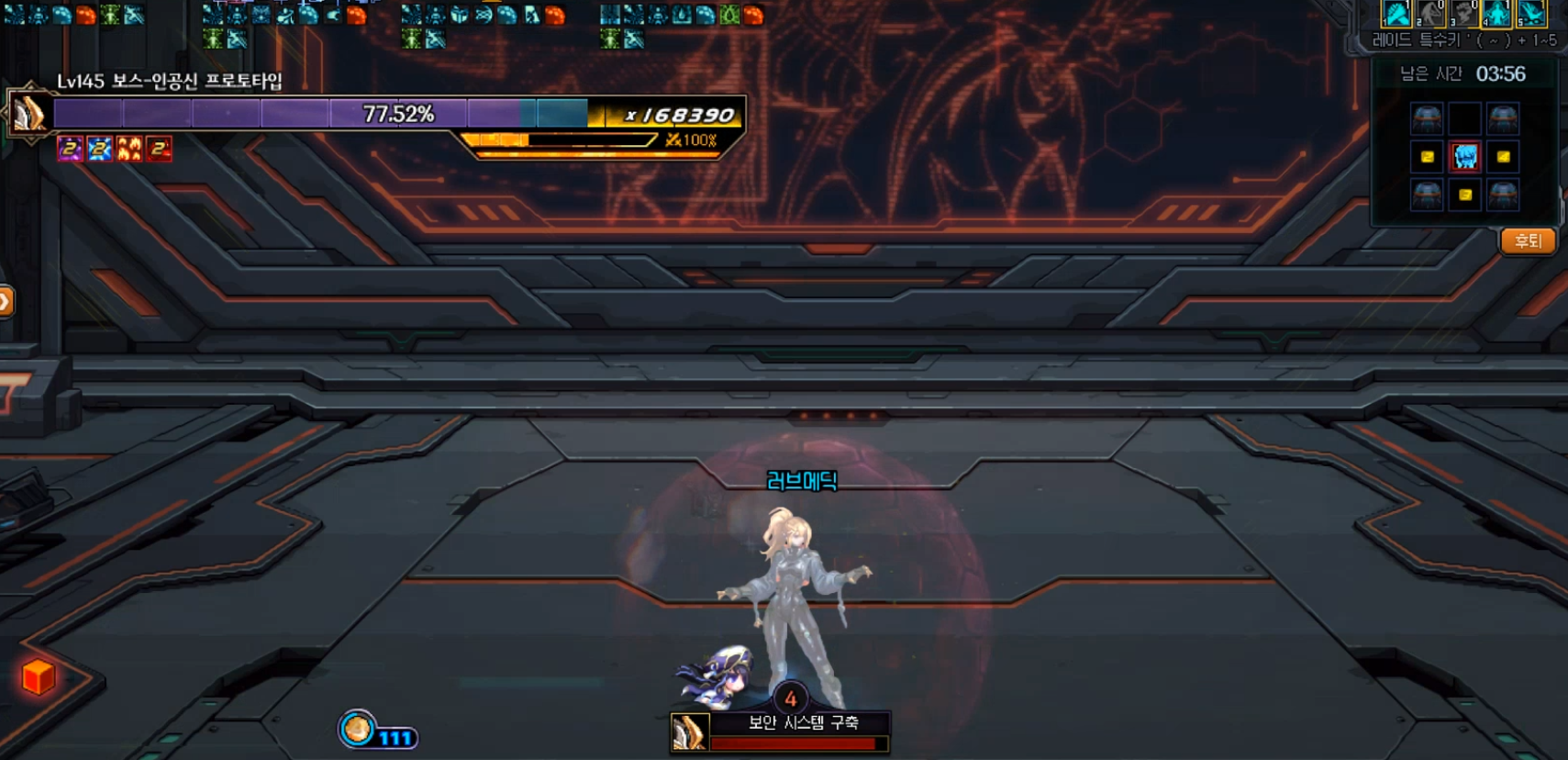Use raid special key 4, glowing figure
This screenshot has width=1568, height=760.
1496,14
